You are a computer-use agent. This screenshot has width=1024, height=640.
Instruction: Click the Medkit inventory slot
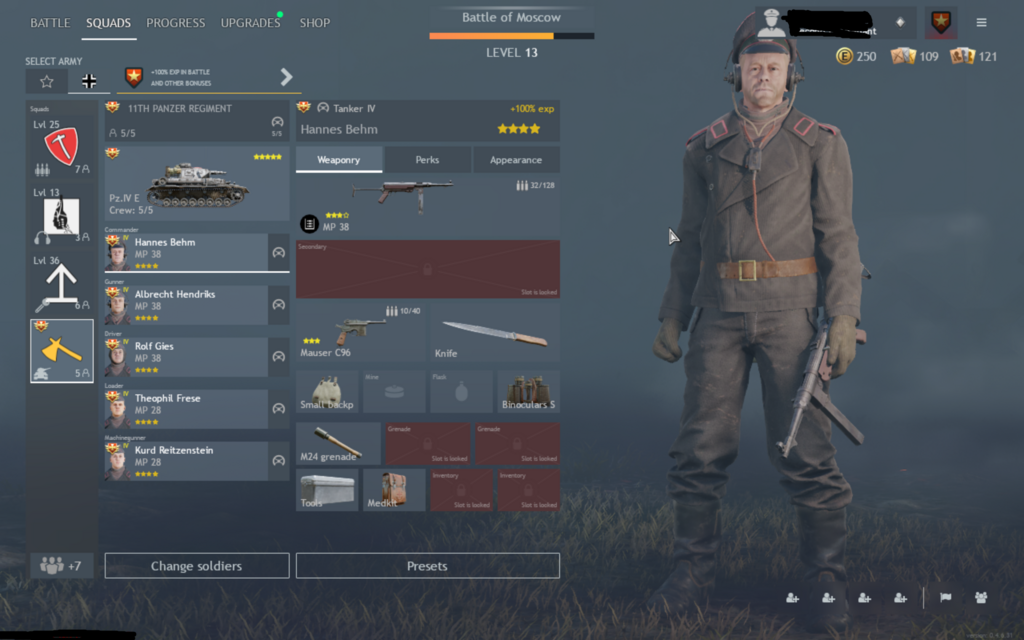(394, 490)
